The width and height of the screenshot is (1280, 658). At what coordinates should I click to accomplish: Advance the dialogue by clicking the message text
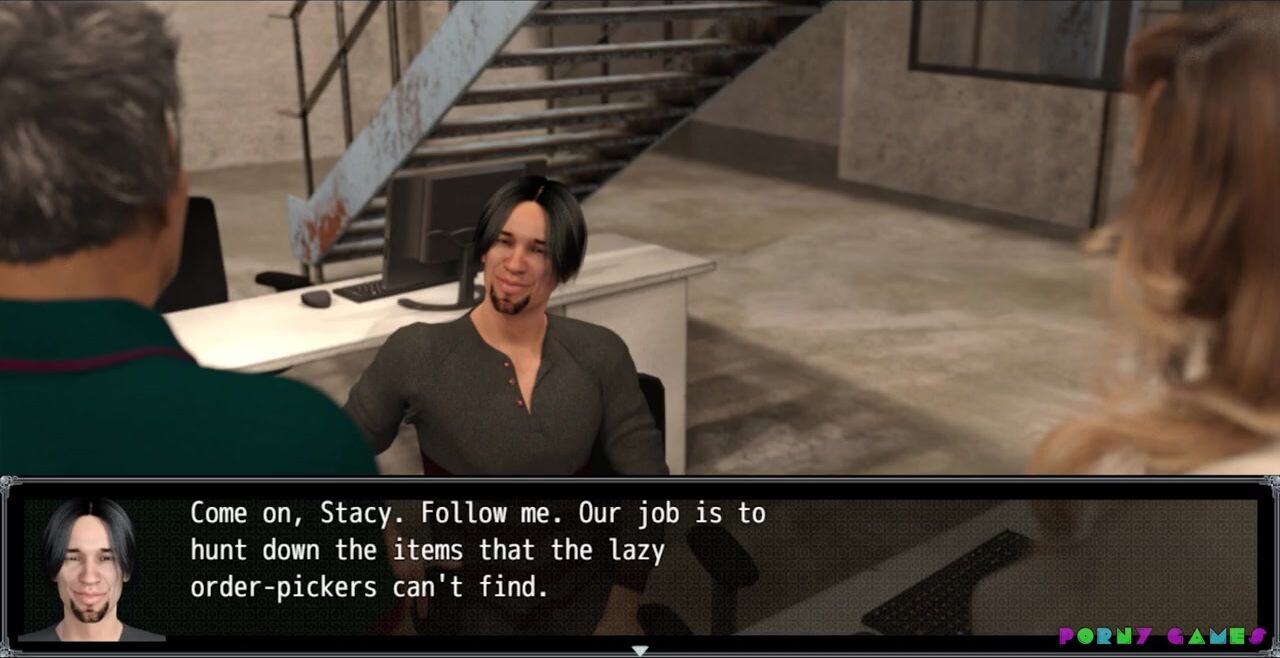pyautogui.click(x=477, y=550)
